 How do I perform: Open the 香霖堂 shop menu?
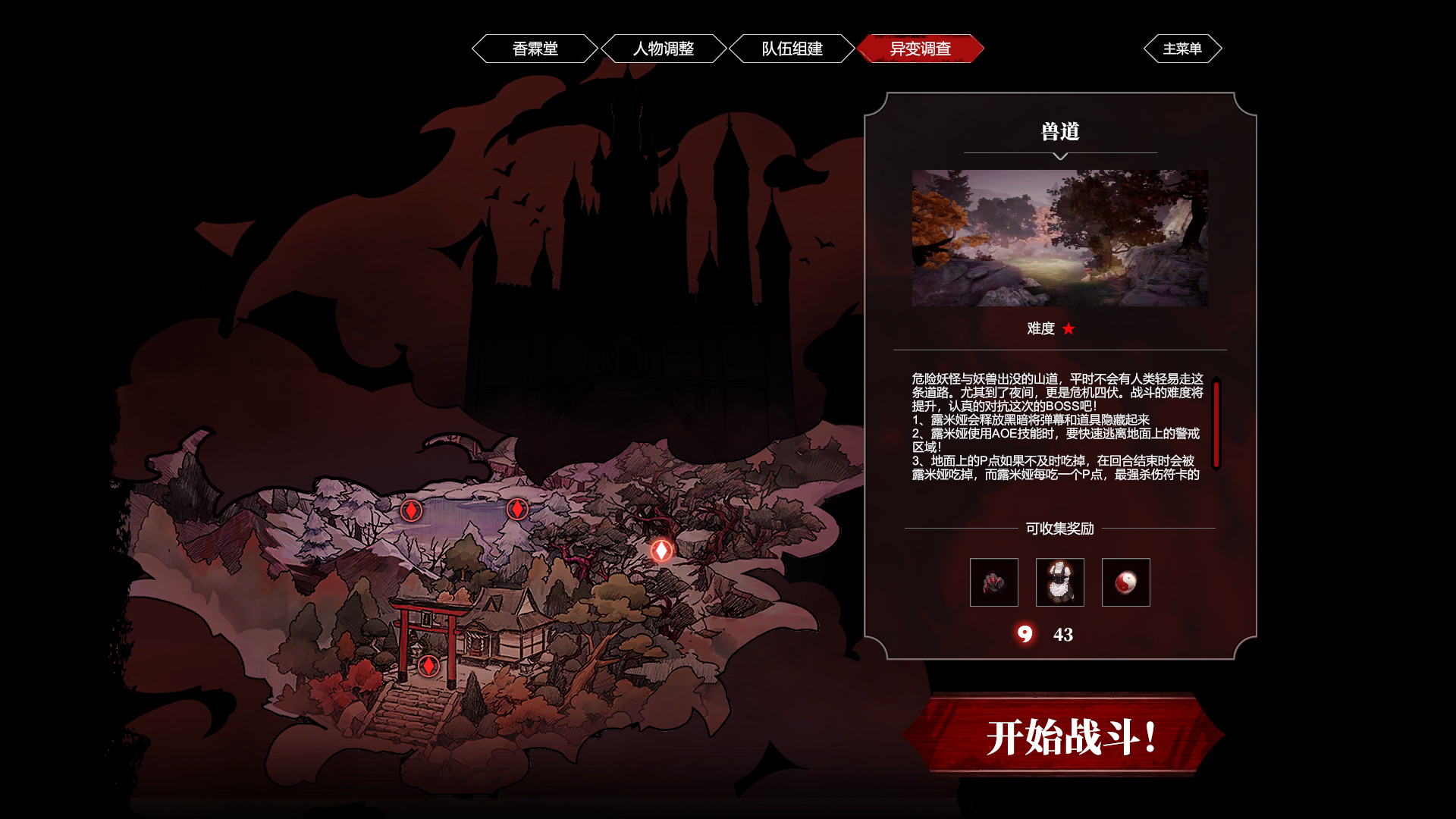[x=535, y=49]
